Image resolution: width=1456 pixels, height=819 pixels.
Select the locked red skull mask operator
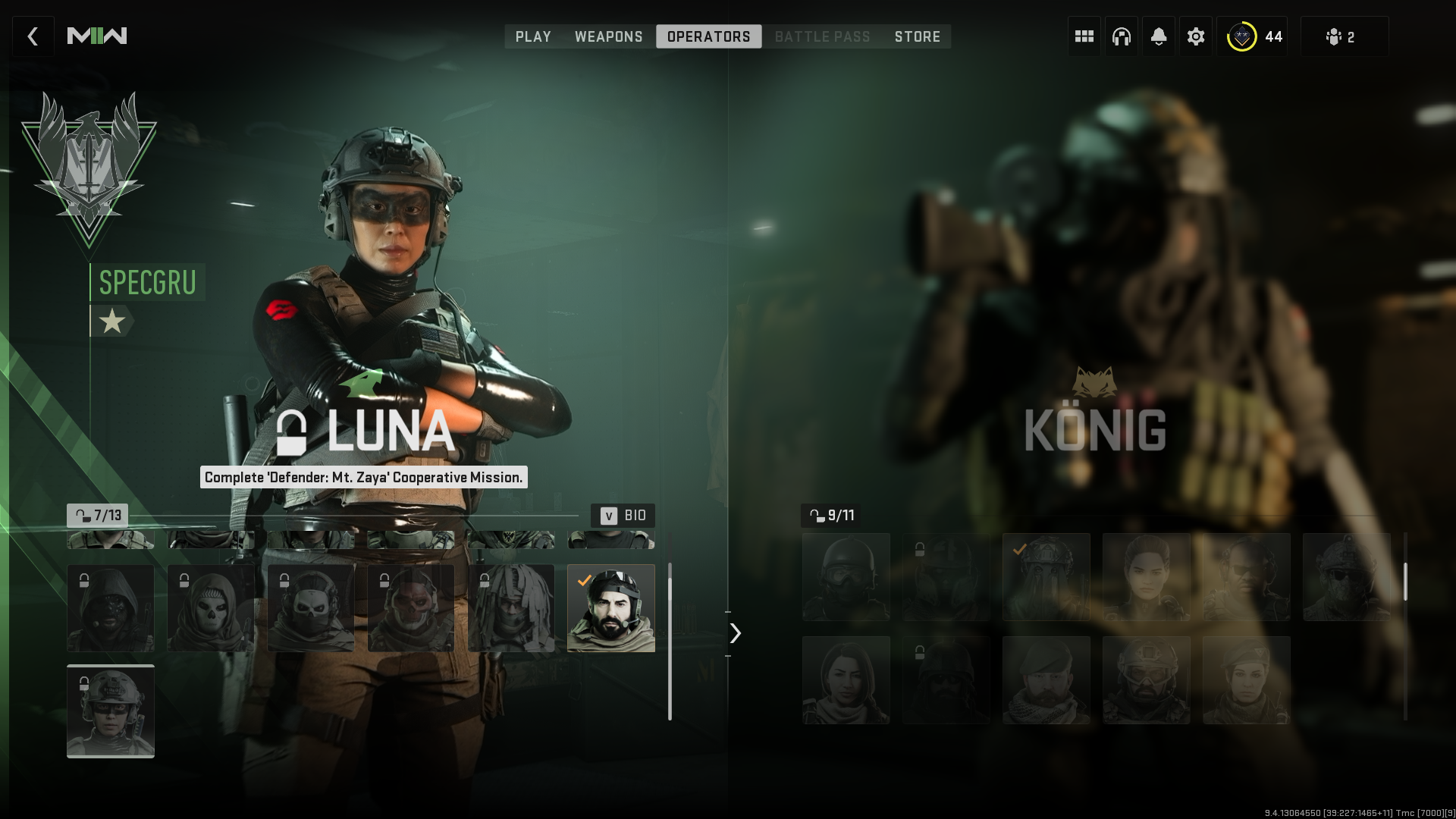(x=411, y=608)
